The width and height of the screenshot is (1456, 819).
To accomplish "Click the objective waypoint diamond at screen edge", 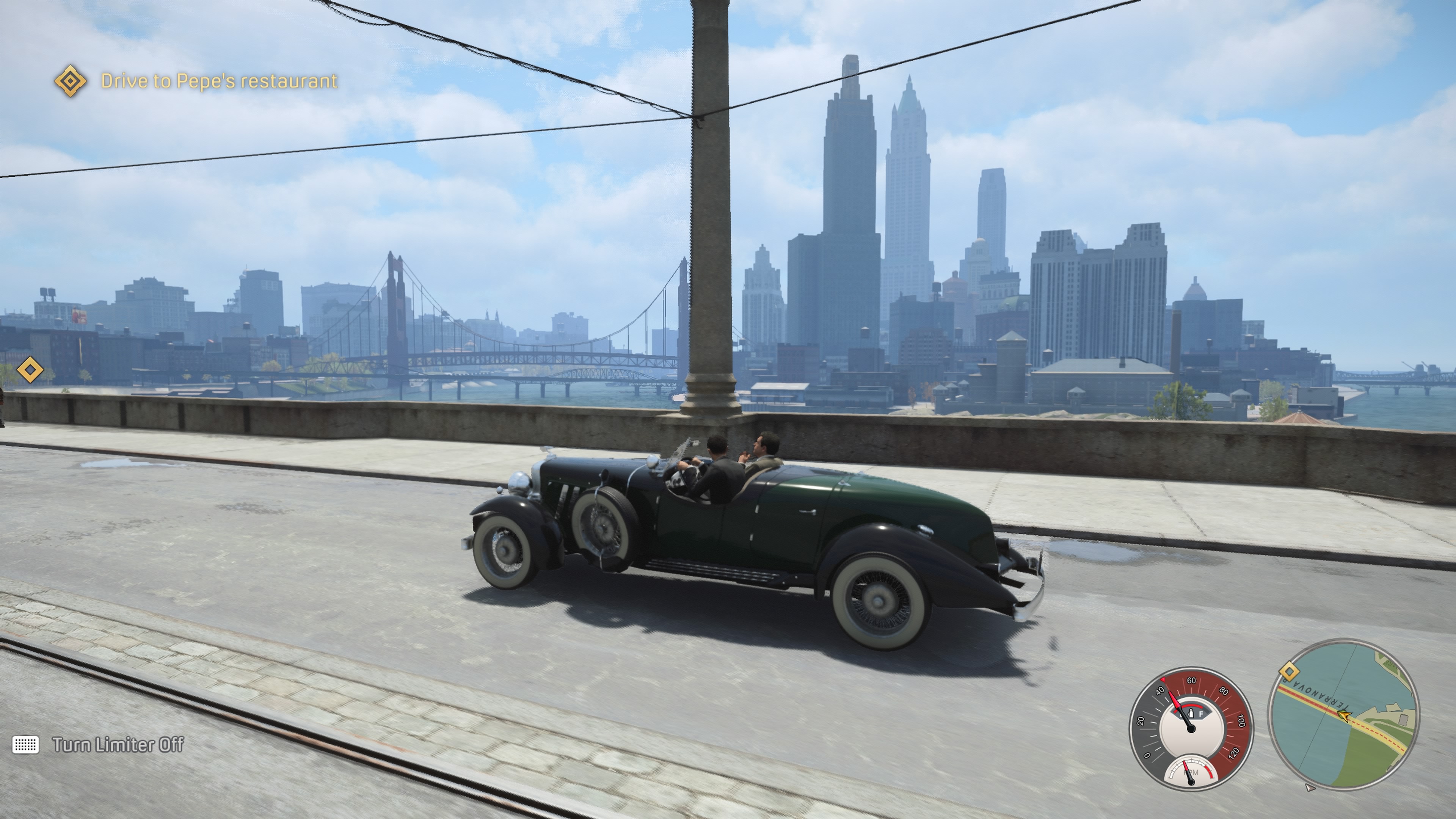I will point(30,370).
